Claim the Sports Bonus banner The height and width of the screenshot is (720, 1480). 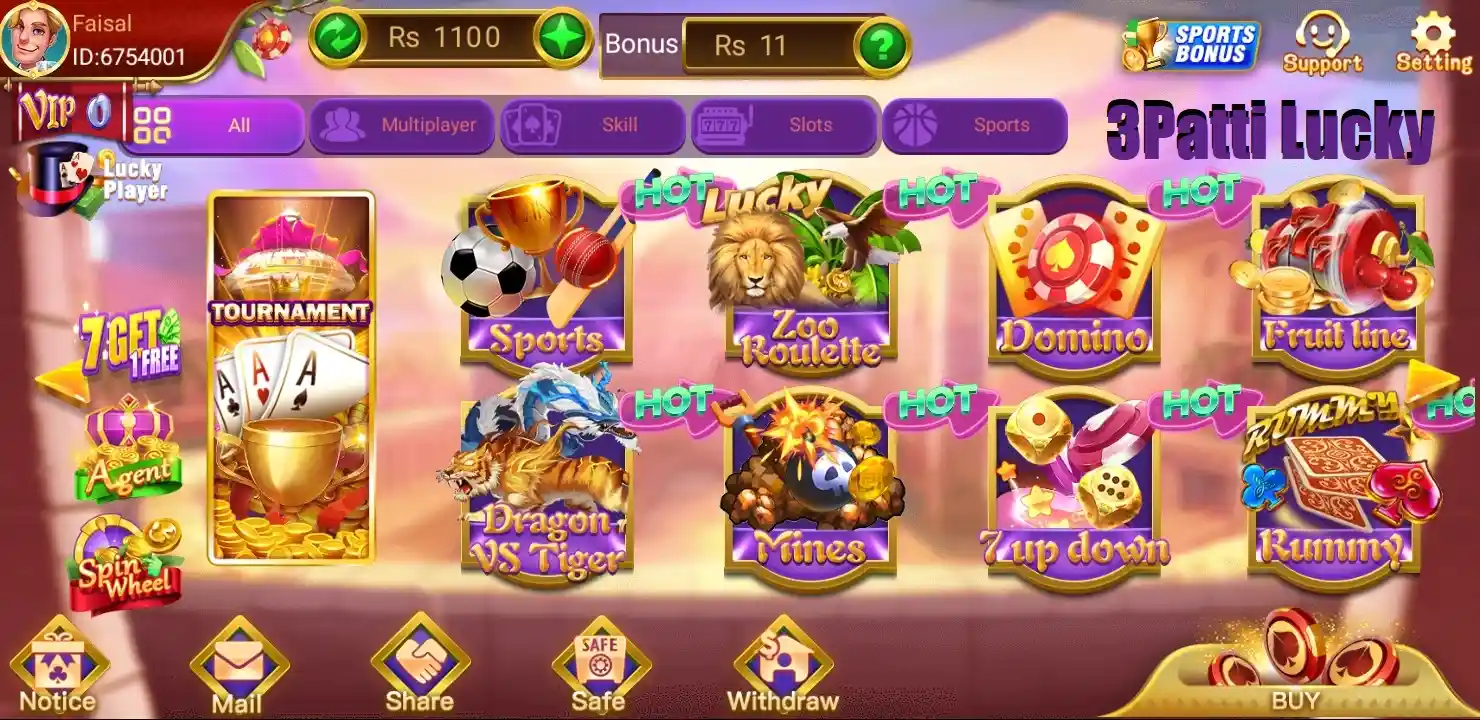[1189, 42]
